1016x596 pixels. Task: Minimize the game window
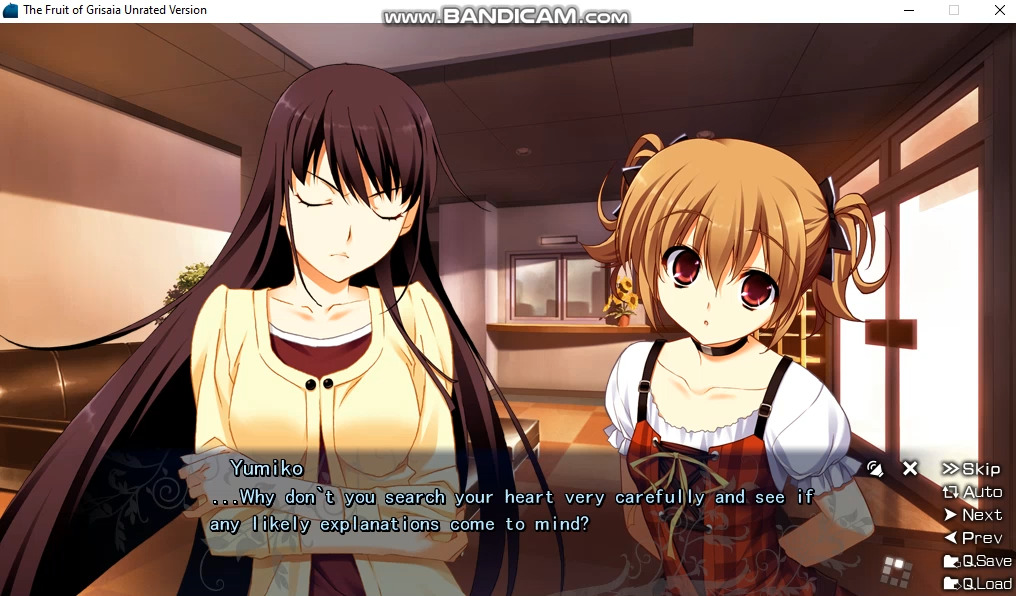coord(907,10)
